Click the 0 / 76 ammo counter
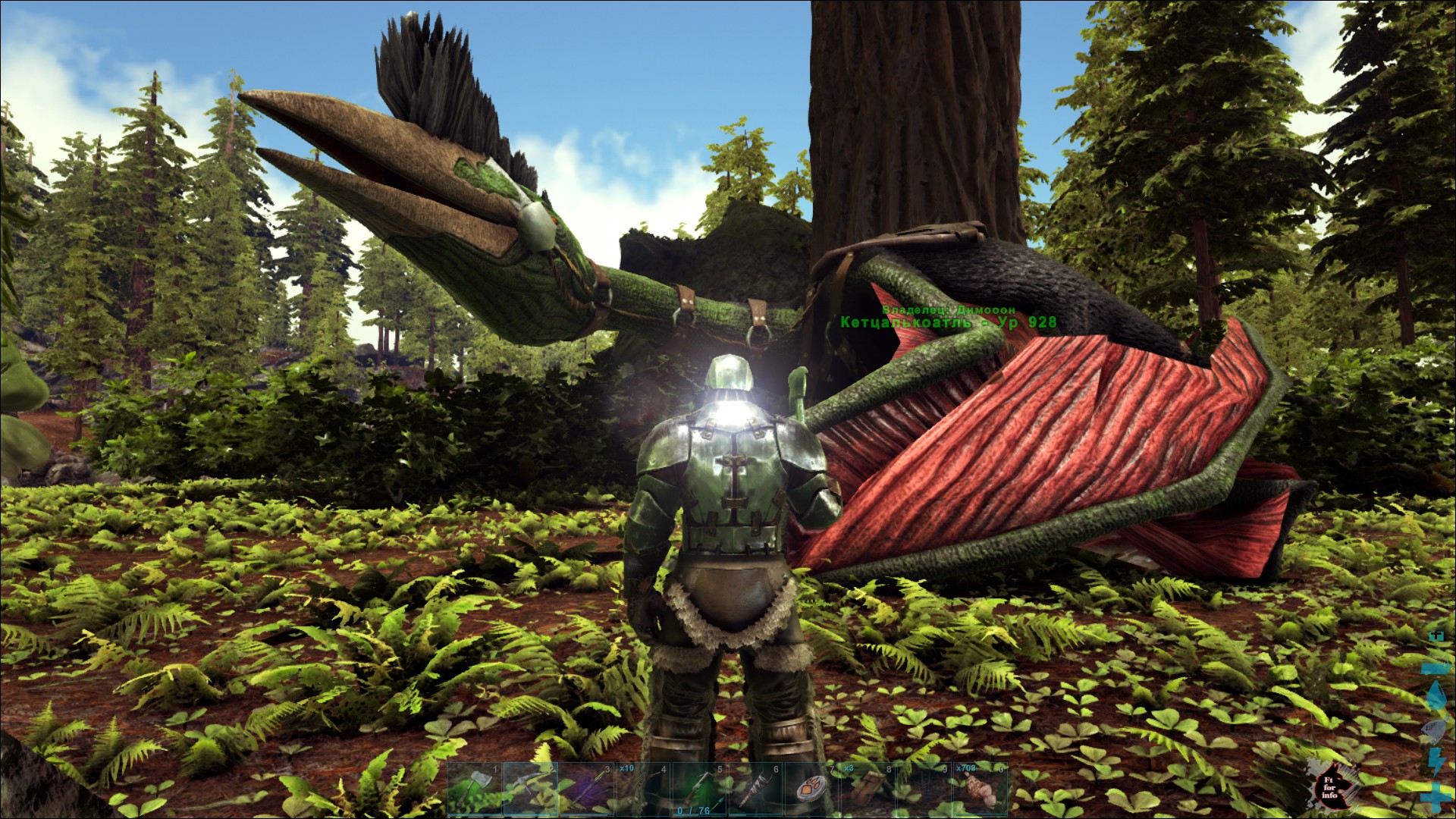 (692, 810)
